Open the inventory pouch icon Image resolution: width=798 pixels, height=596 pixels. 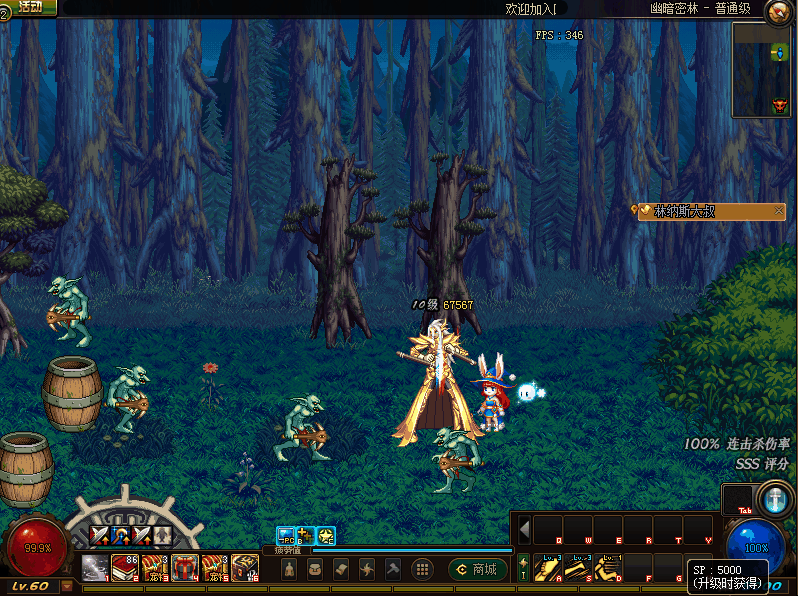coord(315,569)
